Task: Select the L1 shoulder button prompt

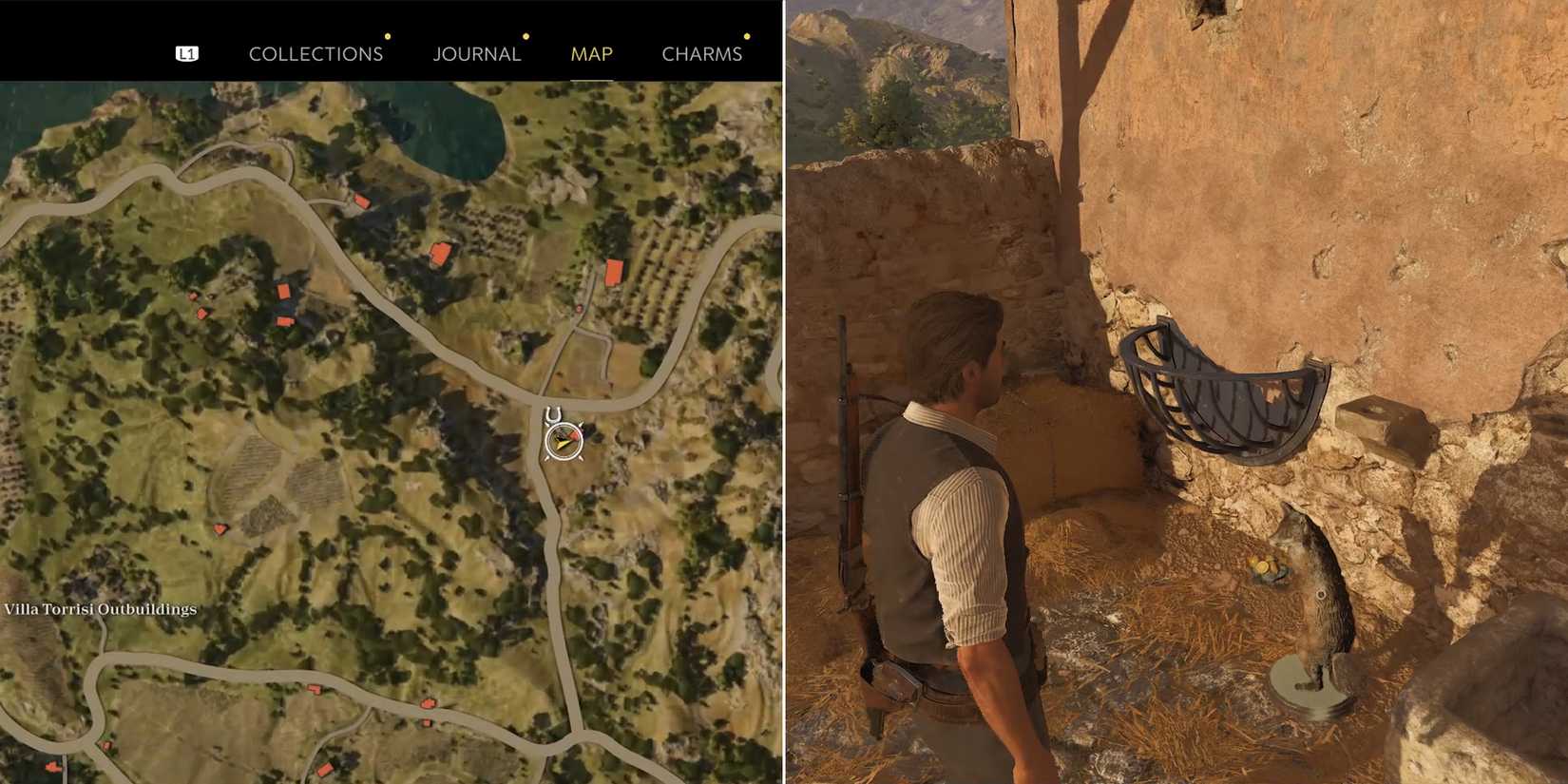Action: [x=186, y=53]
